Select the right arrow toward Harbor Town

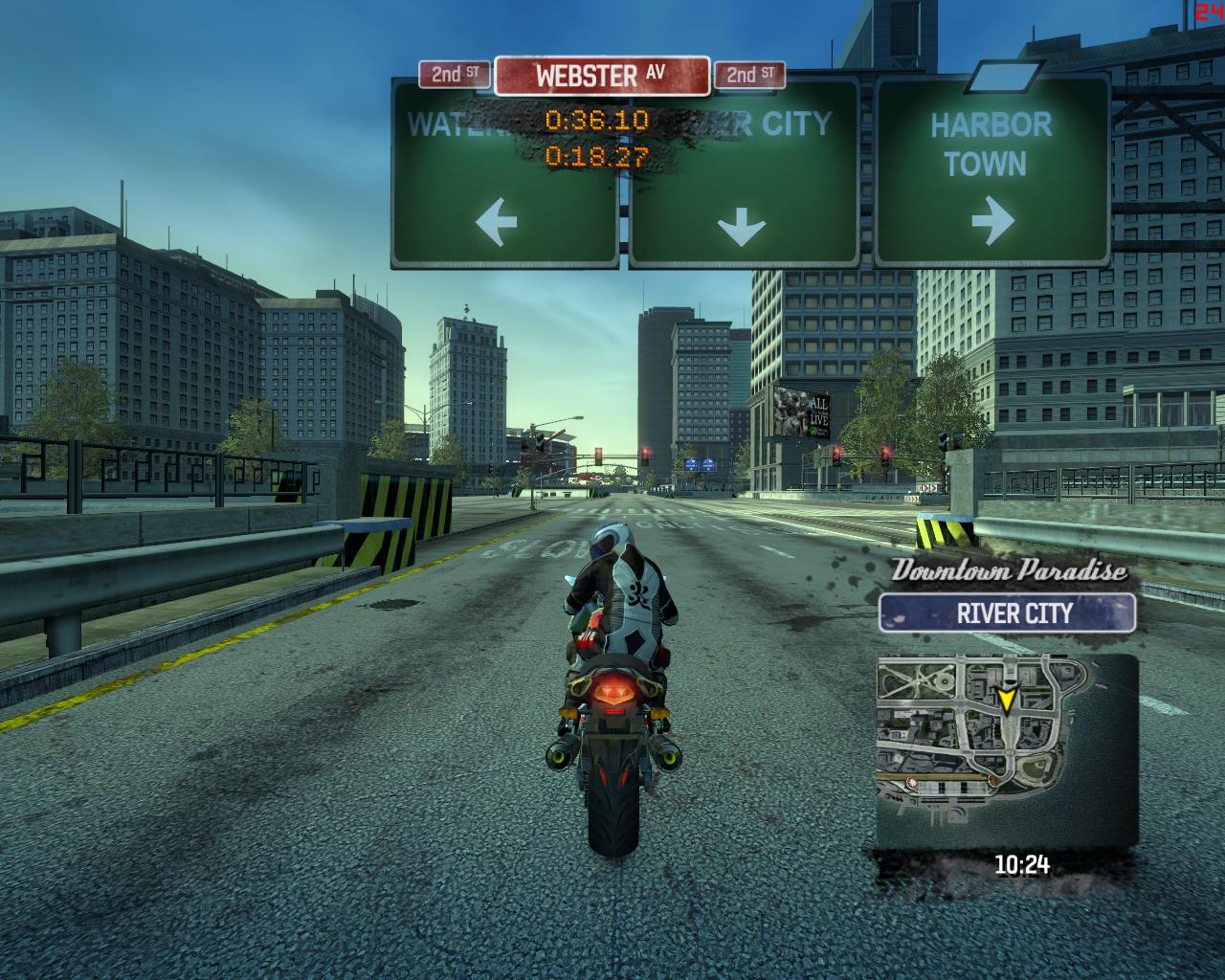click(x=995, y=222)
